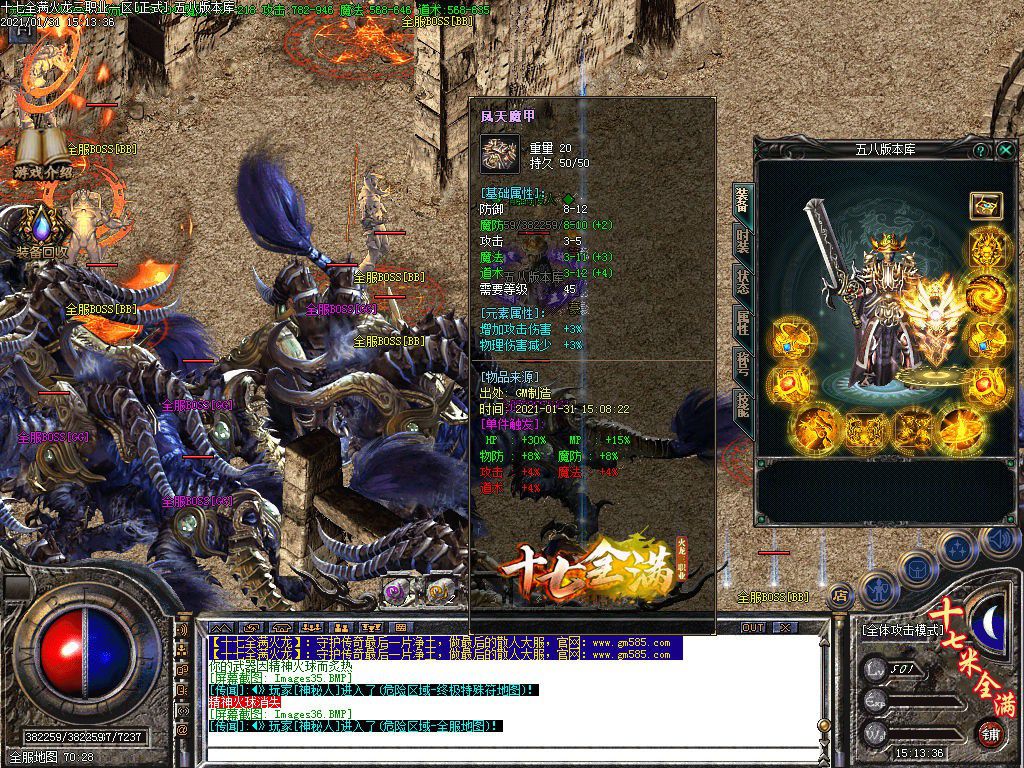This screenshot has height=768, width=1024.
Task: Open the sparkle skills round button
Action: click(x=958, y=548)
